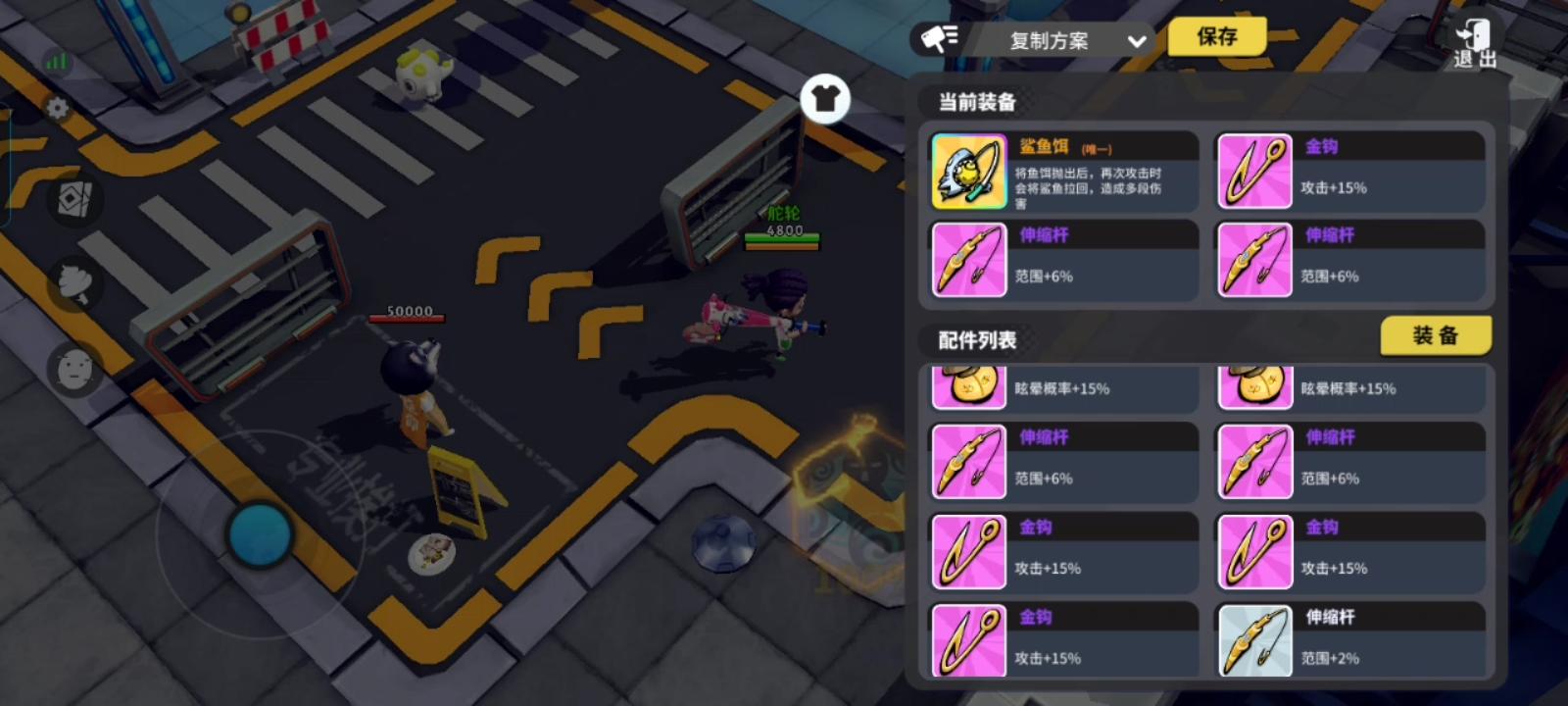Open the 配件列表 section header
1568x706 pixels.
(x=976, y=340)
